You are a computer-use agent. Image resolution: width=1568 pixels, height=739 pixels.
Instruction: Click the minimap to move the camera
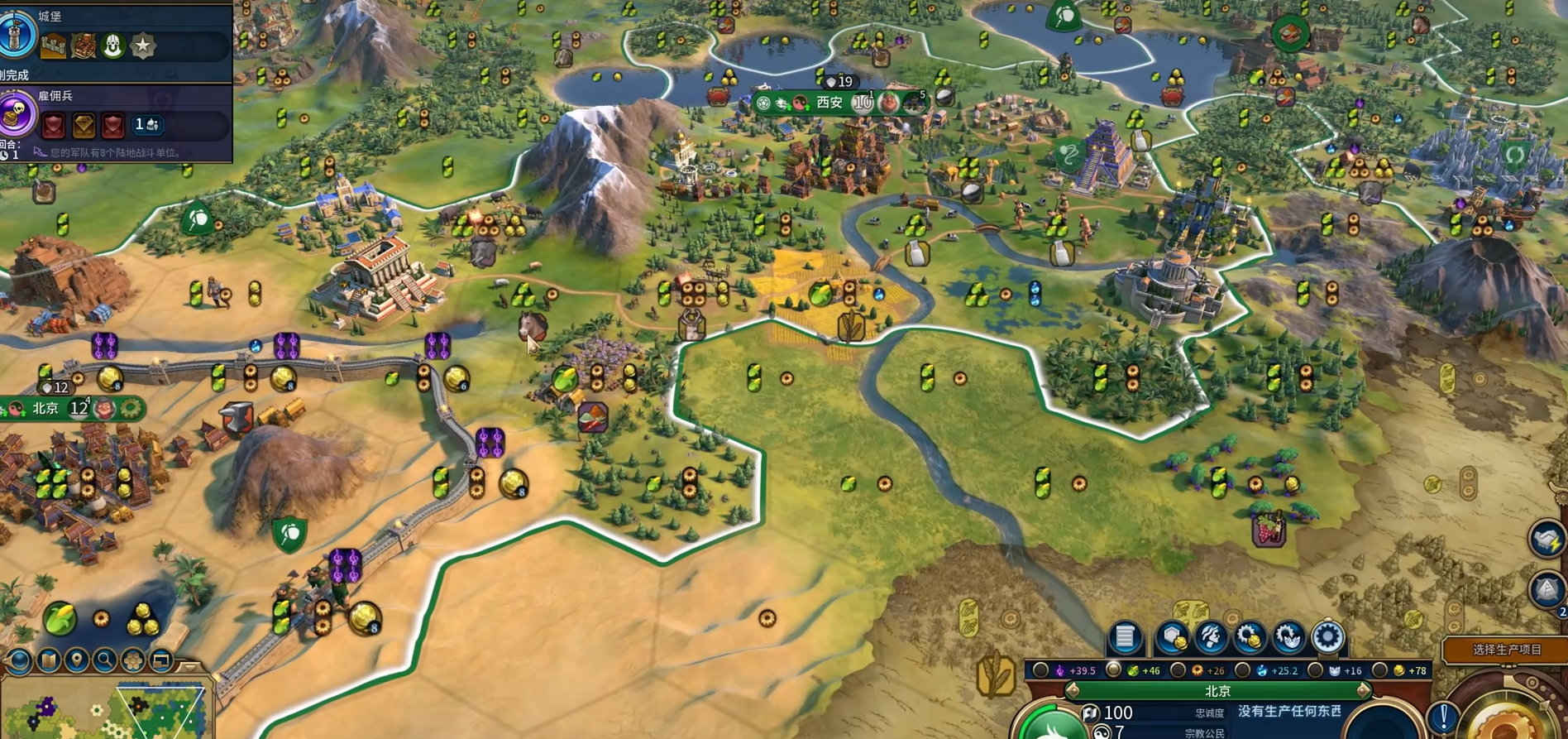124,712
